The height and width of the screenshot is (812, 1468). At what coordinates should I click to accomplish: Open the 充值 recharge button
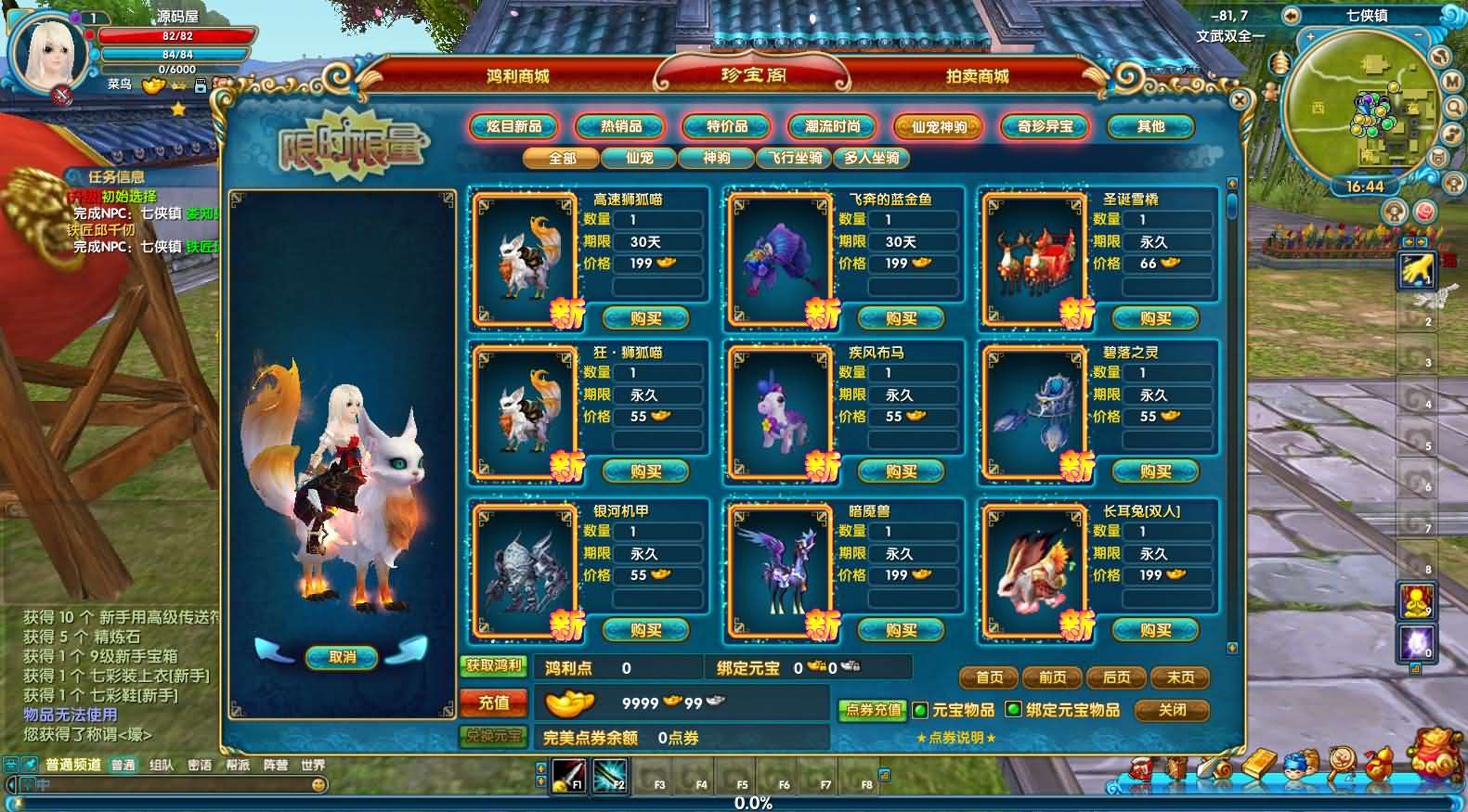493,702
